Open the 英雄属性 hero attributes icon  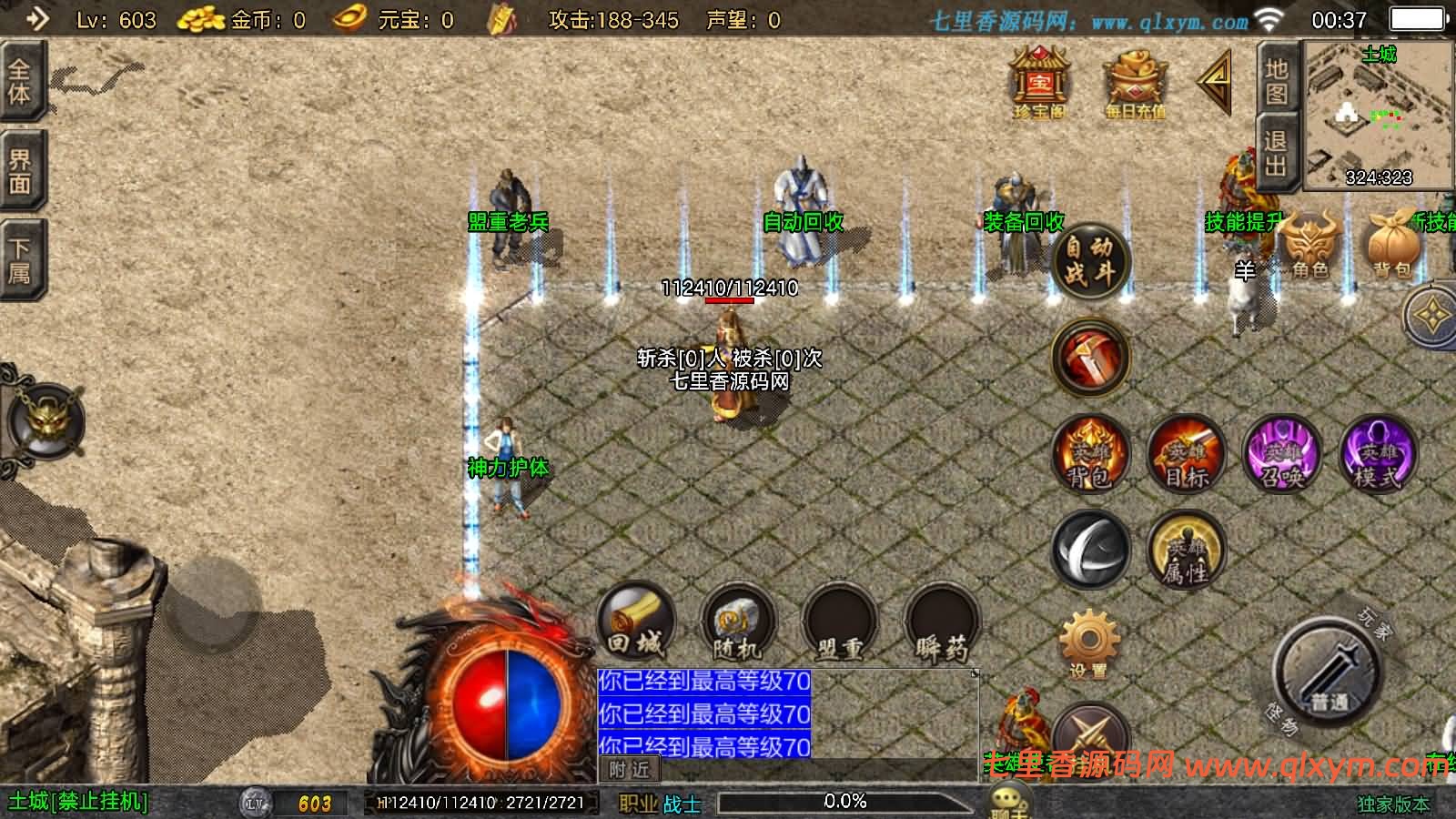(1188, 551)
